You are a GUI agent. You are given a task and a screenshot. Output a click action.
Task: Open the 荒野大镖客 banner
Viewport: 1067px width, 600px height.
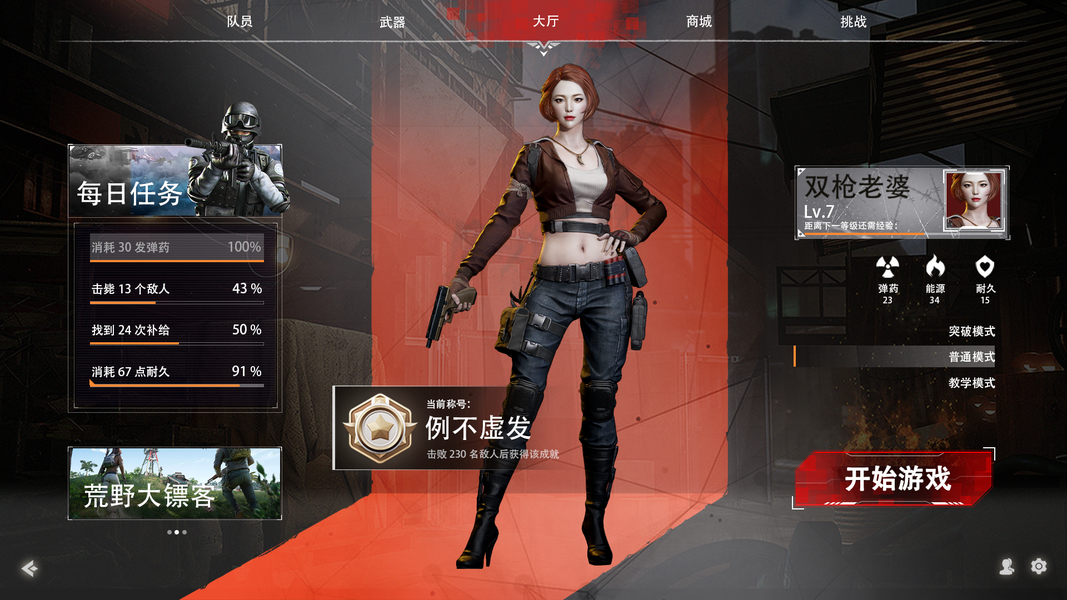pyautogui.click(x=175, y=483)
